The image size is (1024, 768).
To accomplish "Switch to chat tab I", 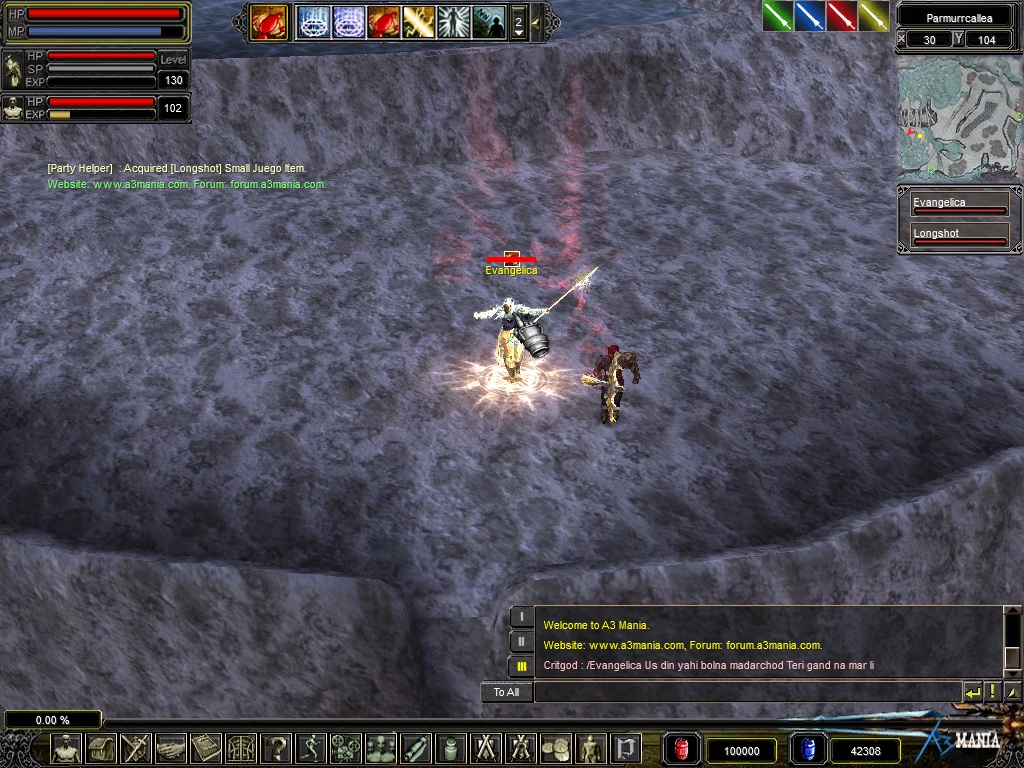I will point(522,617).
